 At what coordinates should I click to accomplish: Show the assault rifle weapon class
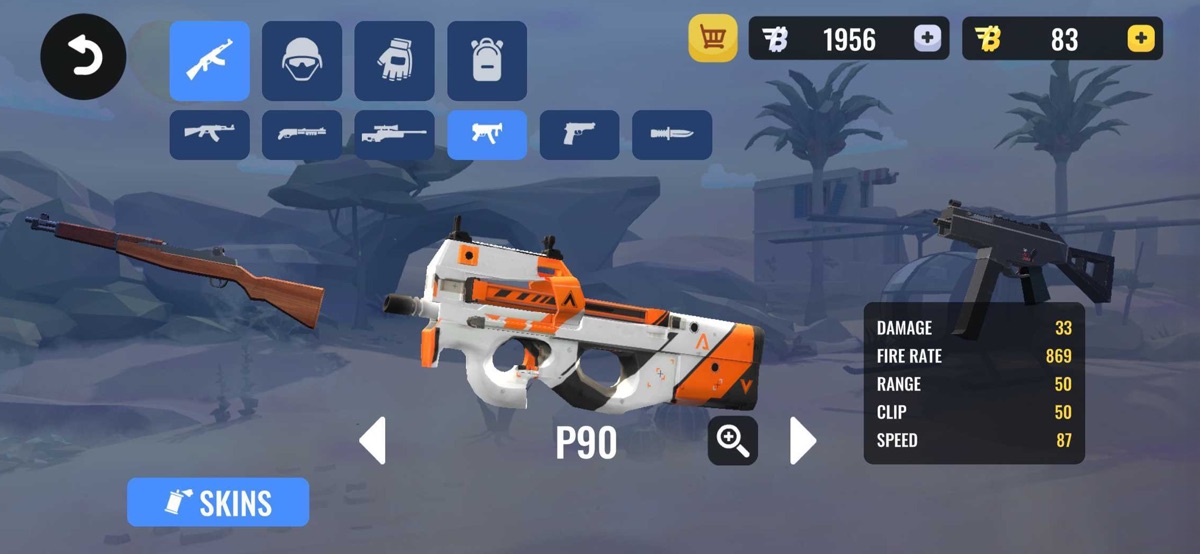pyautogui.click(x=209, y=135)
